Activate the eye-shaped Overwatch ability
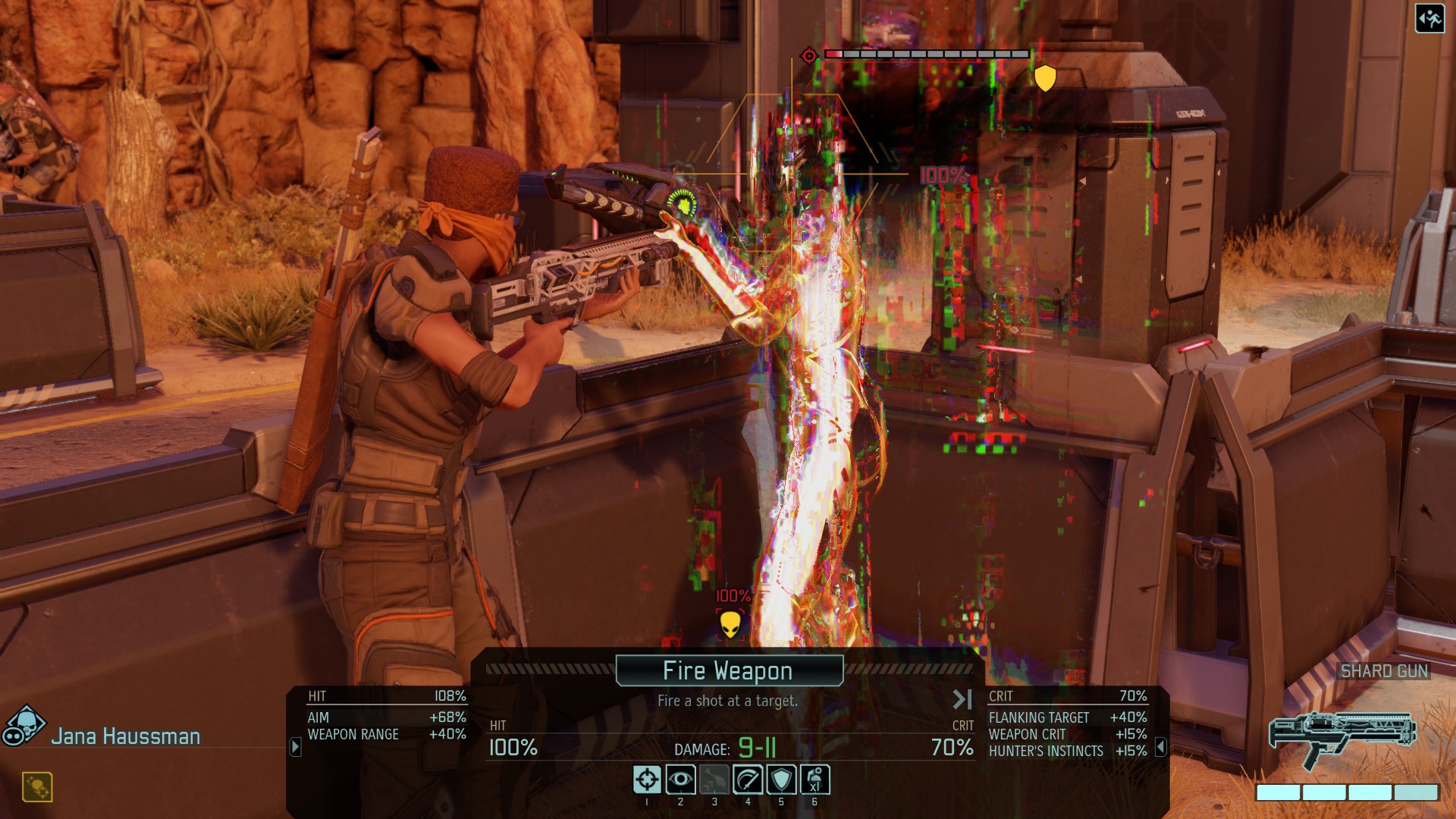1456x819 pixels. click(x=680, y=780)
